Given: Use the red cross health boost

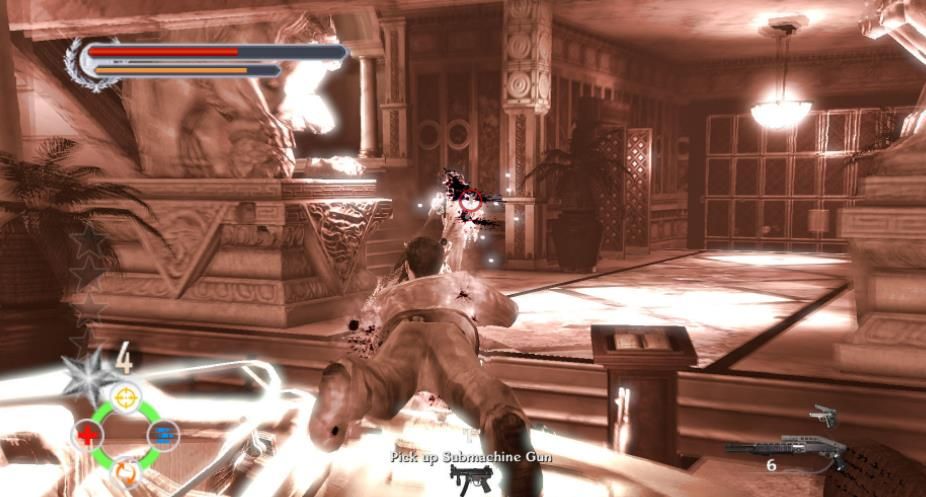Looking at the screenshot, I should [x=87, y=435].
